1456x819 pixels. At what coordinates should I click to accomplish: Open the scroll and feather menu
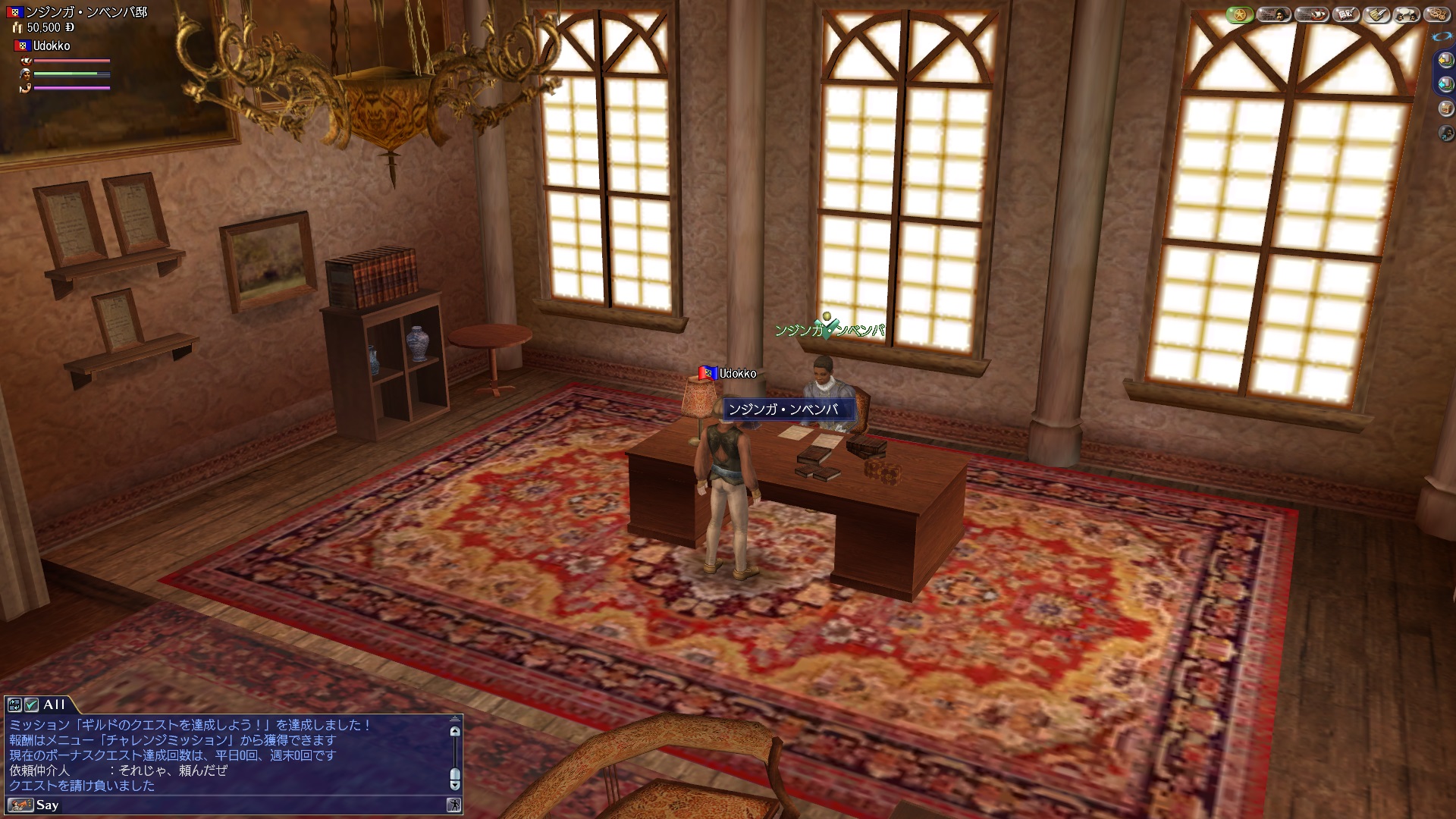pos(1377,14)
